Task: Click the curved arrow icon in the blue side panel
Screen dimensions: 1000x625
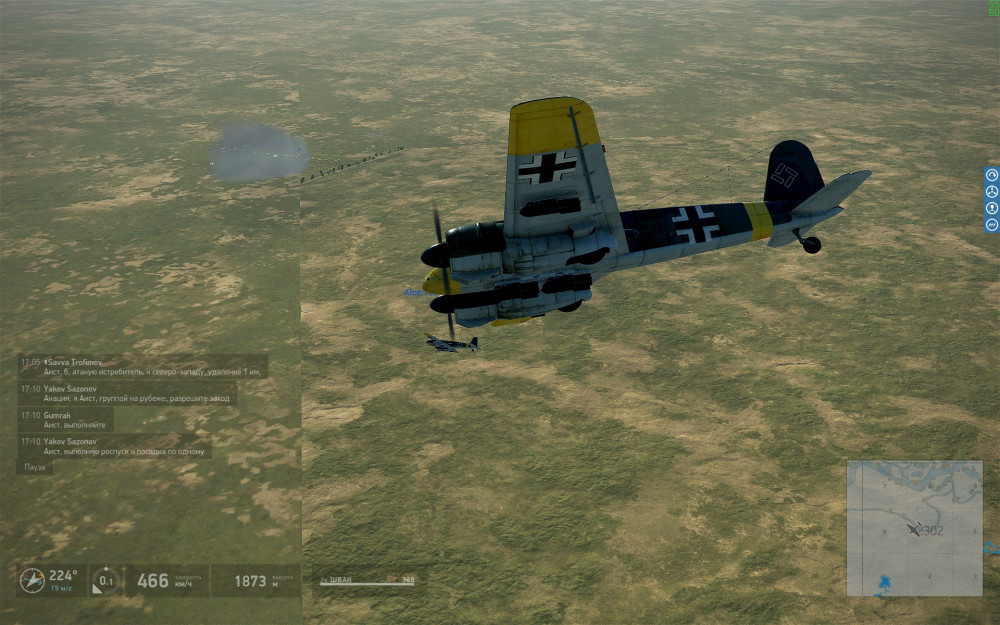Action: (991, 174)
